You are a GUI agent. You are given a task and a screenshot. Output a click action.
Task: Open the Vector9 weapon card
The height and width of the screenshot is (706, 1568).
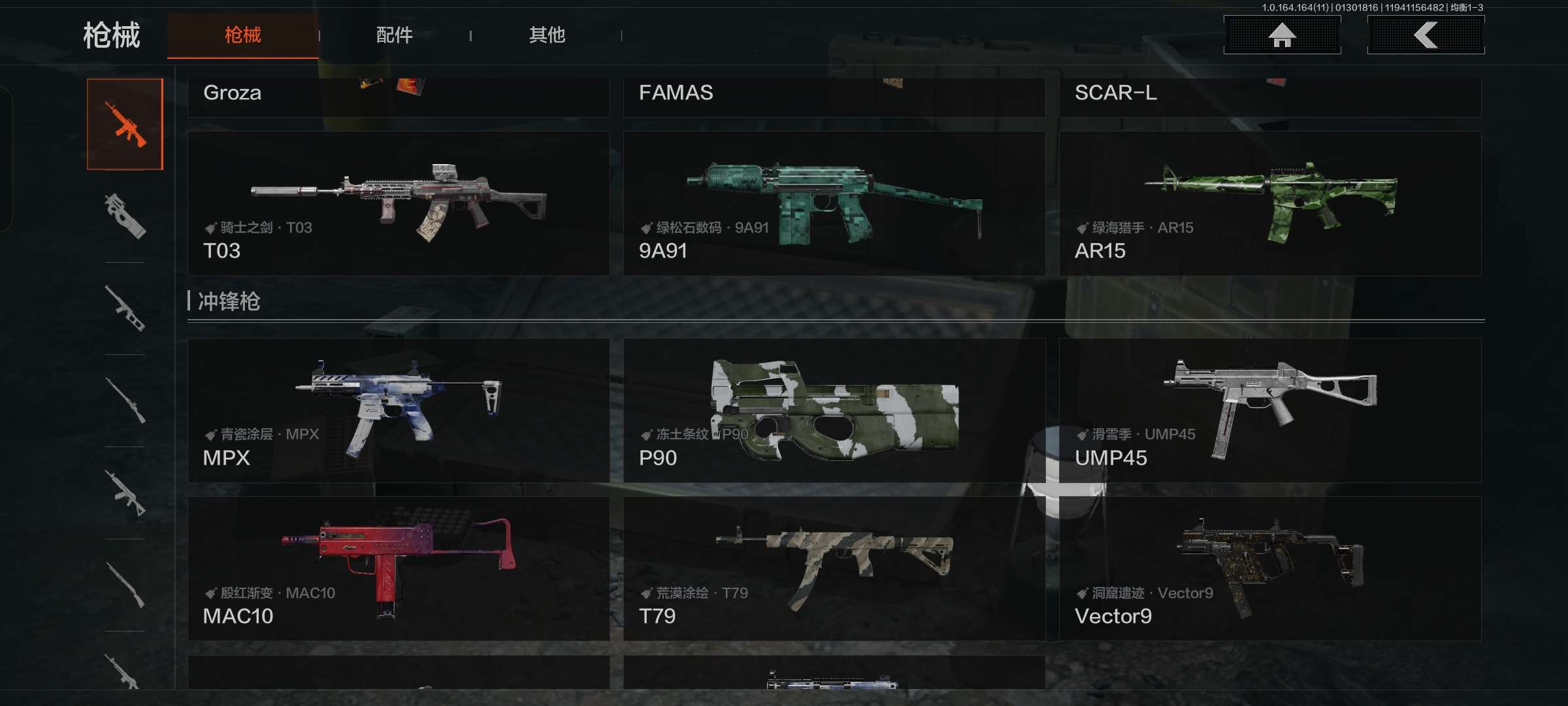tap(1270, 569)
